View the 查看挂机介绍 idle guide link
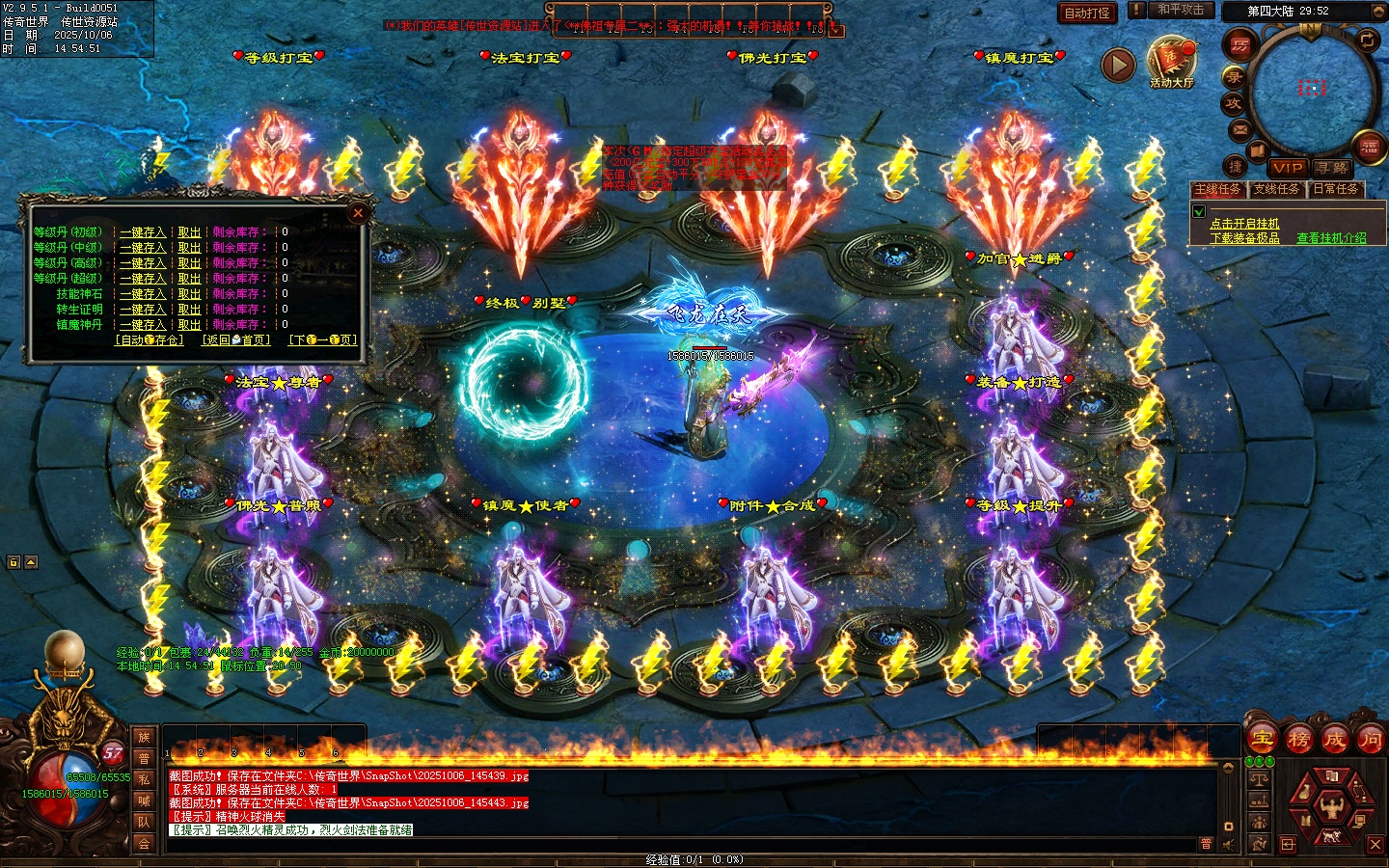 tap(1331, 238)
